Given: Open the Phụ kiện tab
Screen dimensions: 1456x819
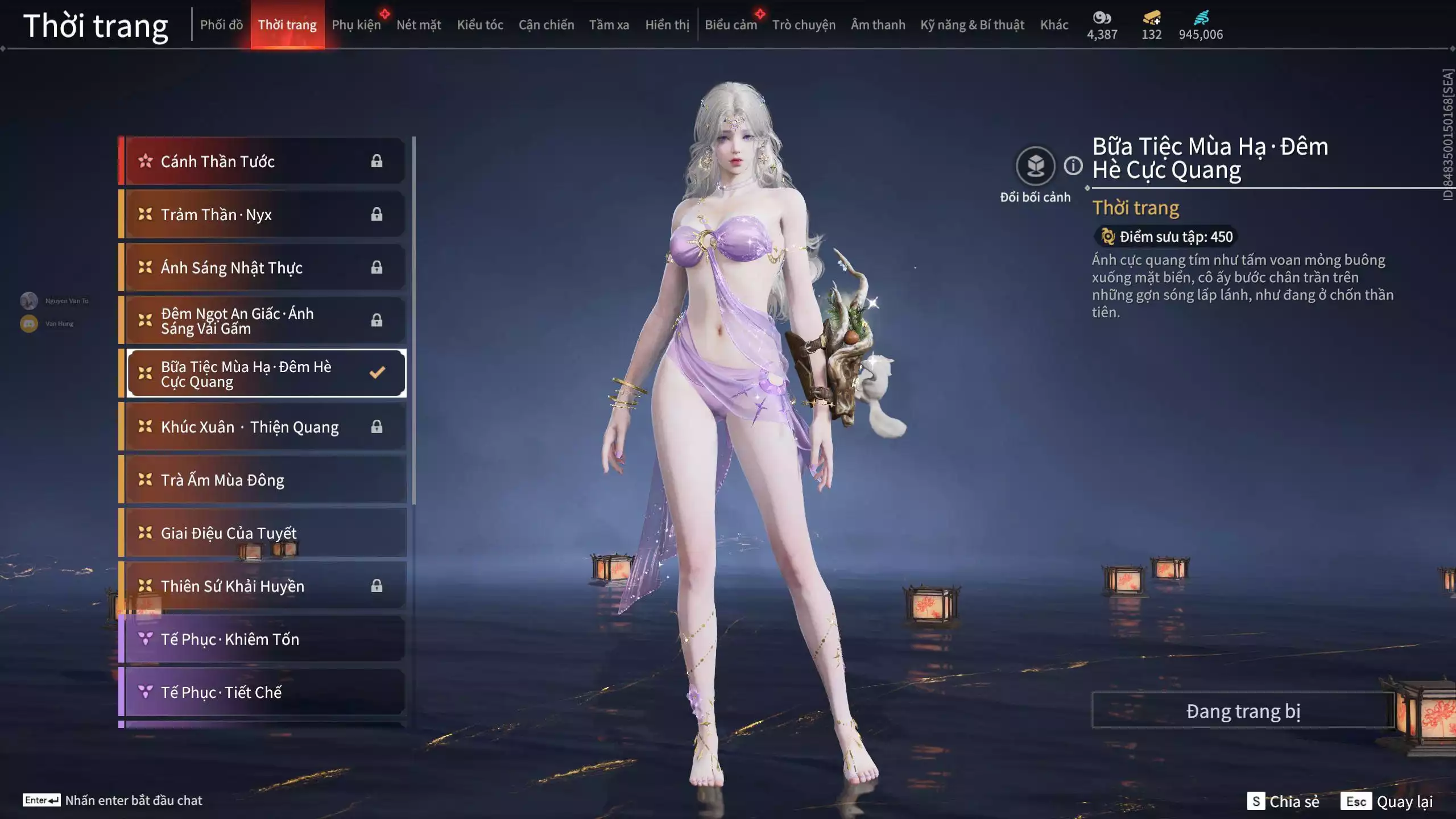Looking at the screenshot, I should (356, 25).
